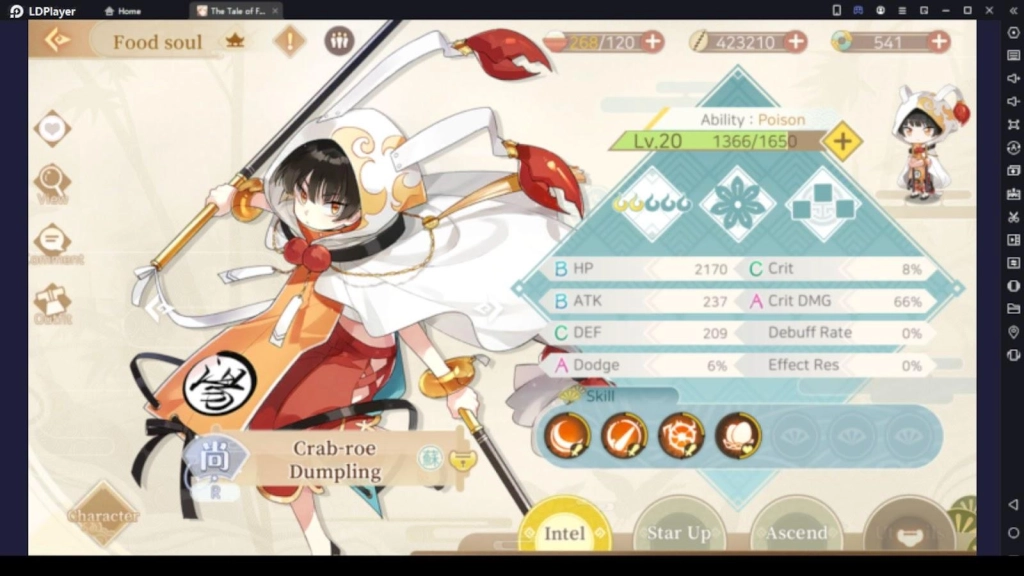This screenshot has width=1024, height=576.
Task: Go back using the arrow button
Action: (x=58, y=40)
